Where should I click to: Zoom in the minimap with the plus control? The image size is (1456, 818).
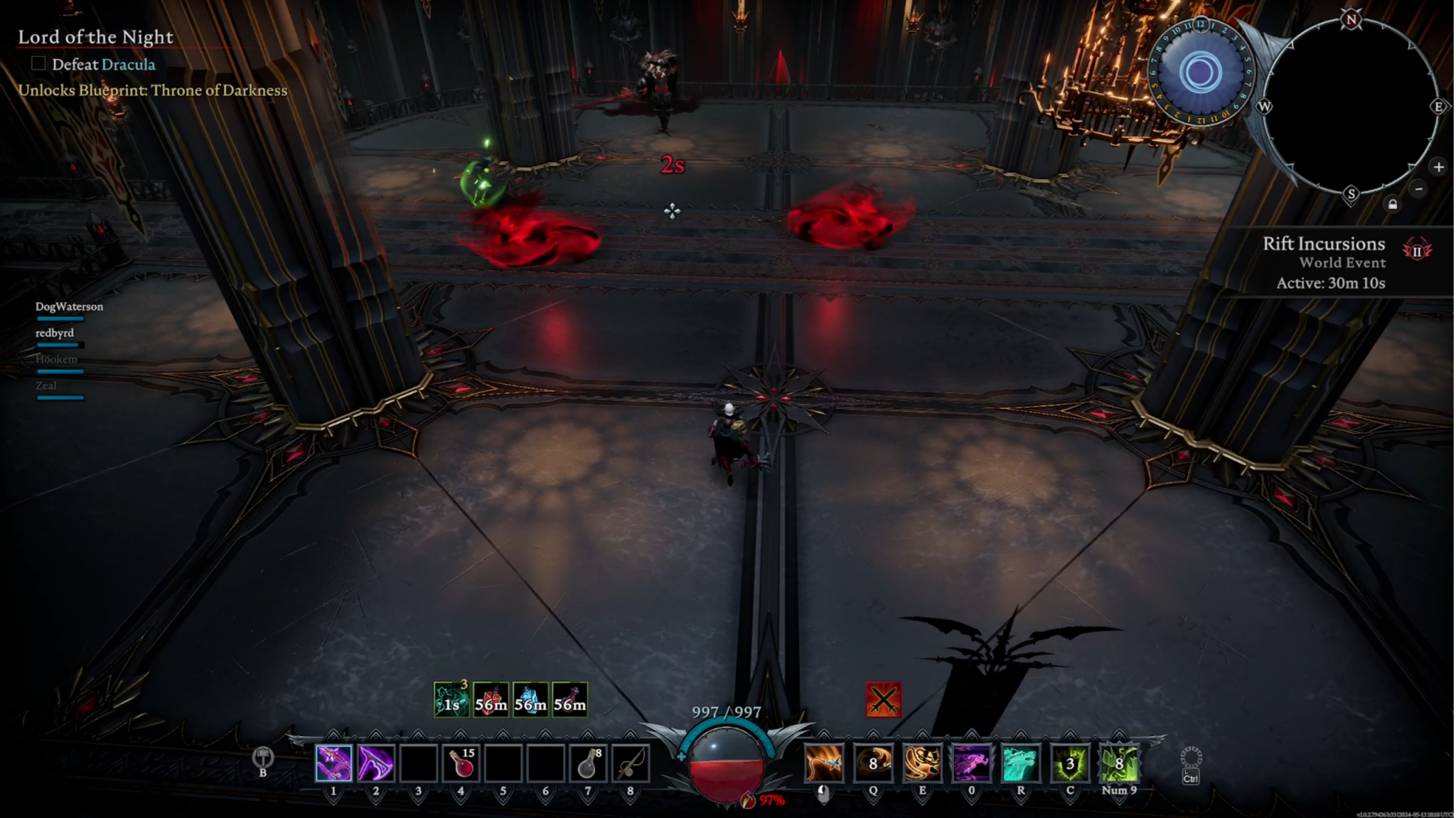pyautogui.click(x=1438, y=168)
